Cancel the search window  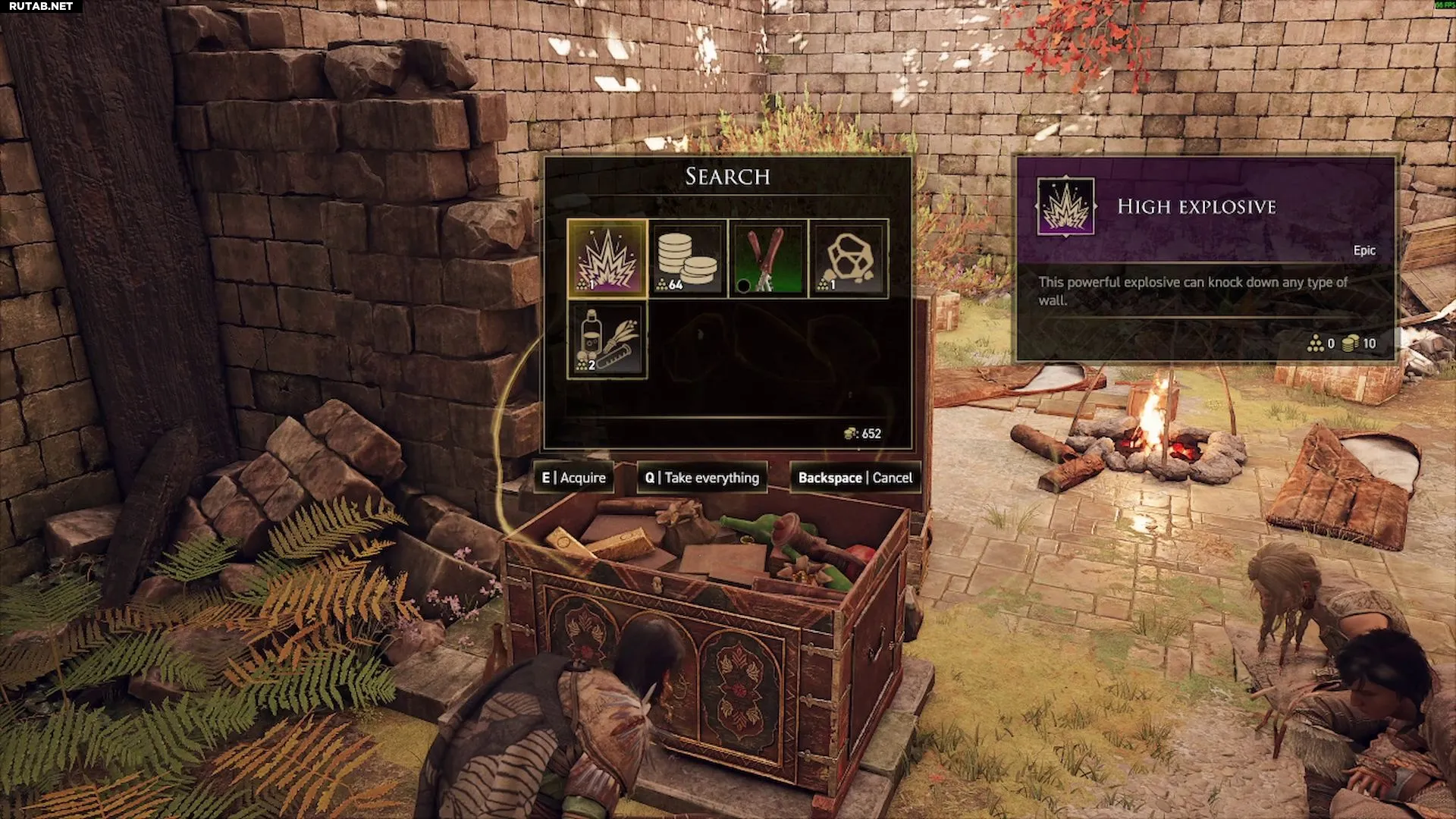click(855, 478)
